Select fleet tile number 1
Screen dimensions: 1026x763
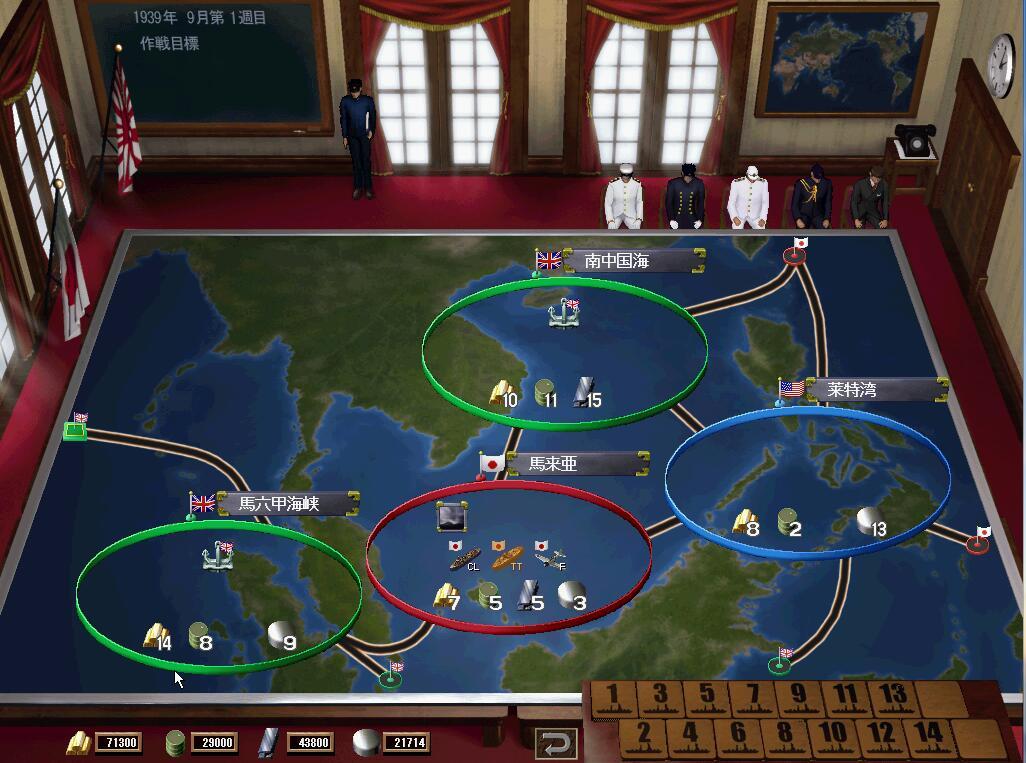[613, 696]
